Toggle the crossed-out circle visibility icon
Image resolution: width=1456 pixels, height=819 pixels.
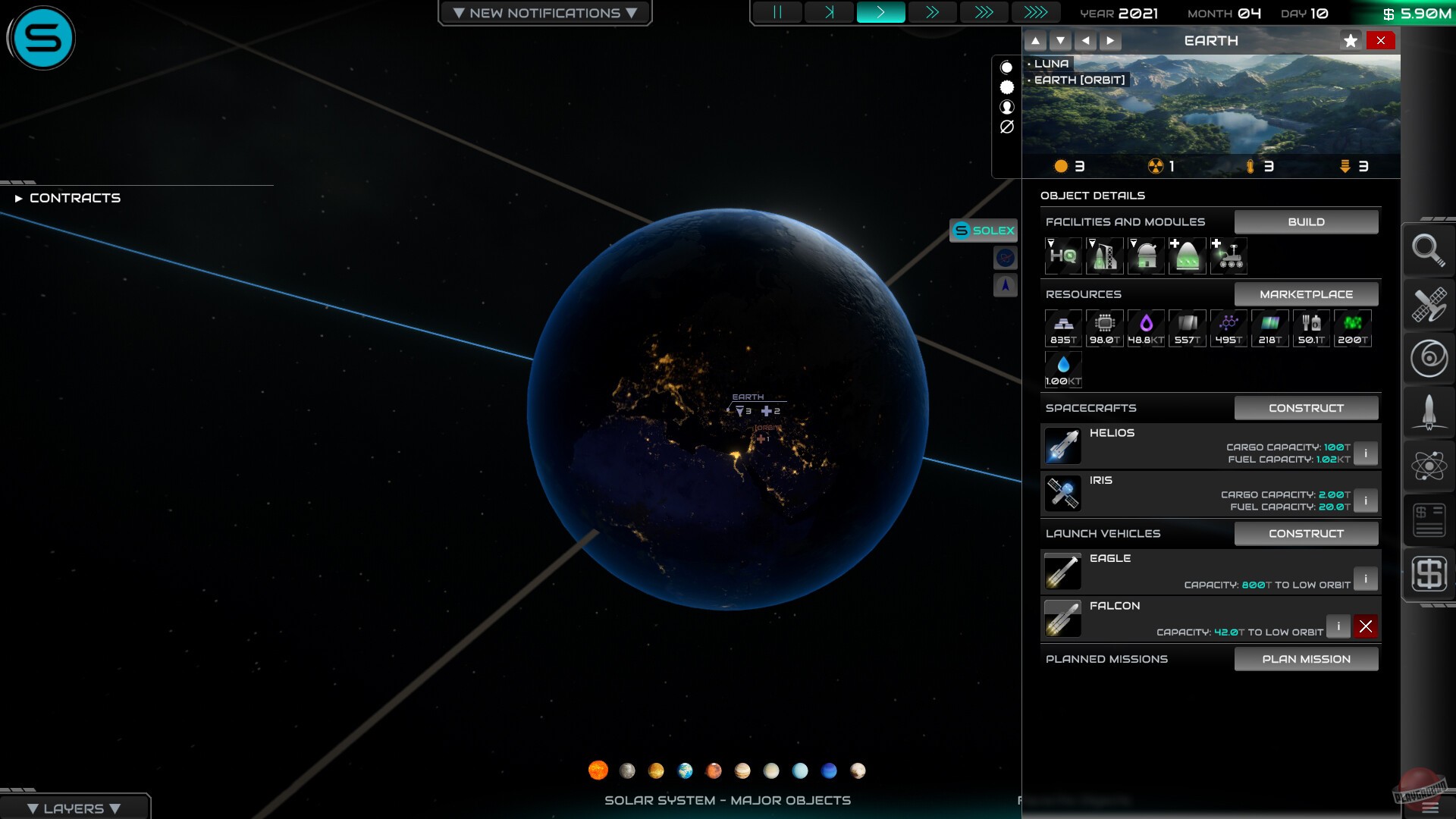pyautogui.click(x=1006, y=127)
